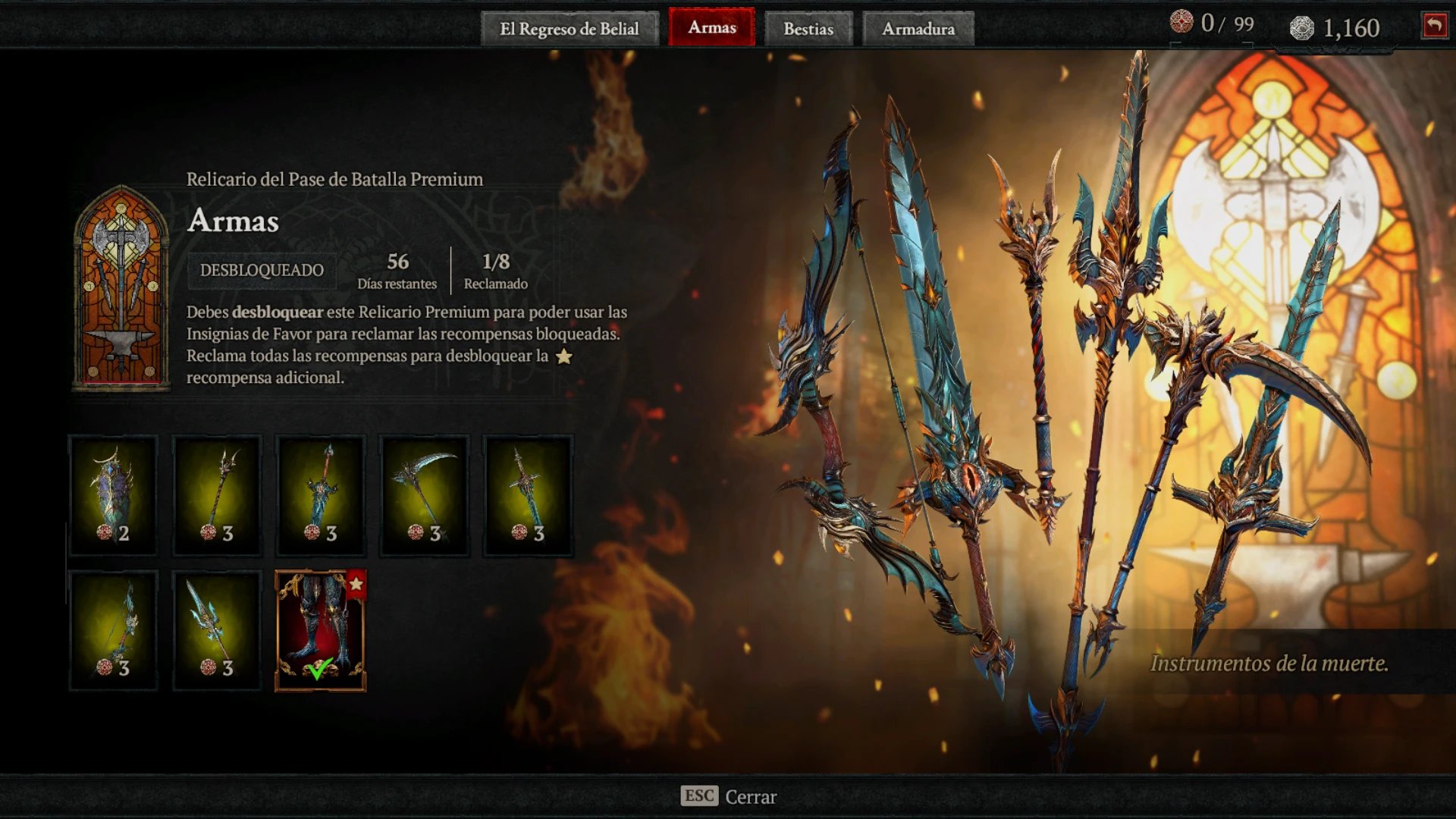
Task: Select the bow reward tile
Action: point(113,630)
